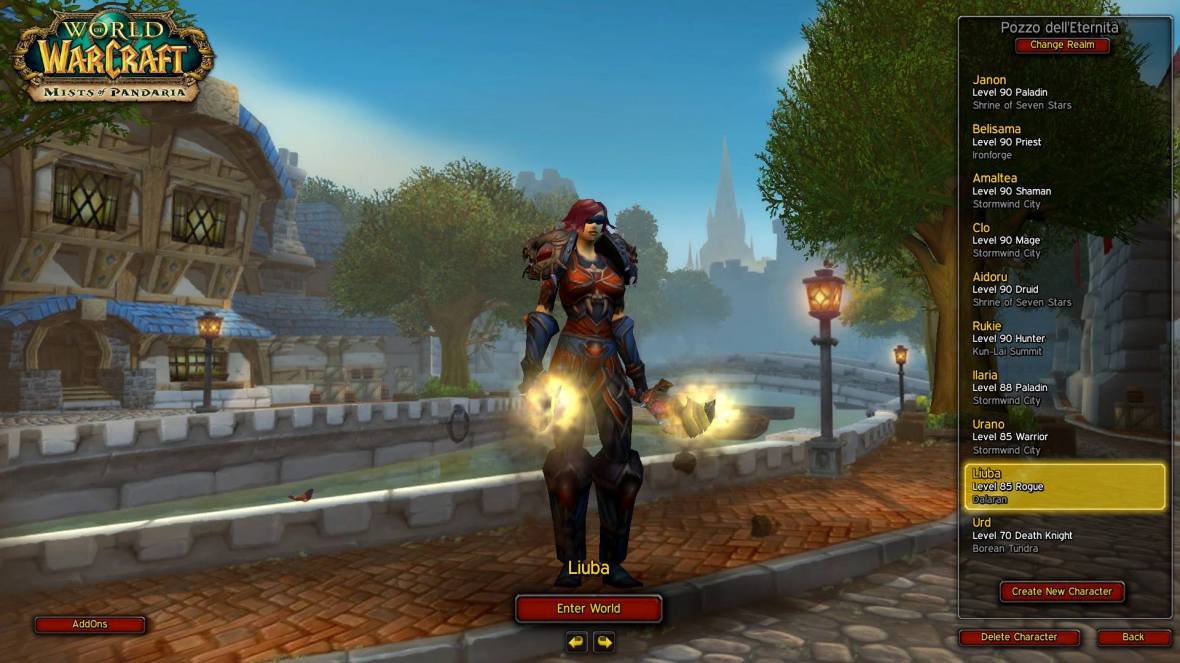Pick Ilaria the Level 88 Paladin
This screenshot has width=1180, height=663.
coord(1064,387)
